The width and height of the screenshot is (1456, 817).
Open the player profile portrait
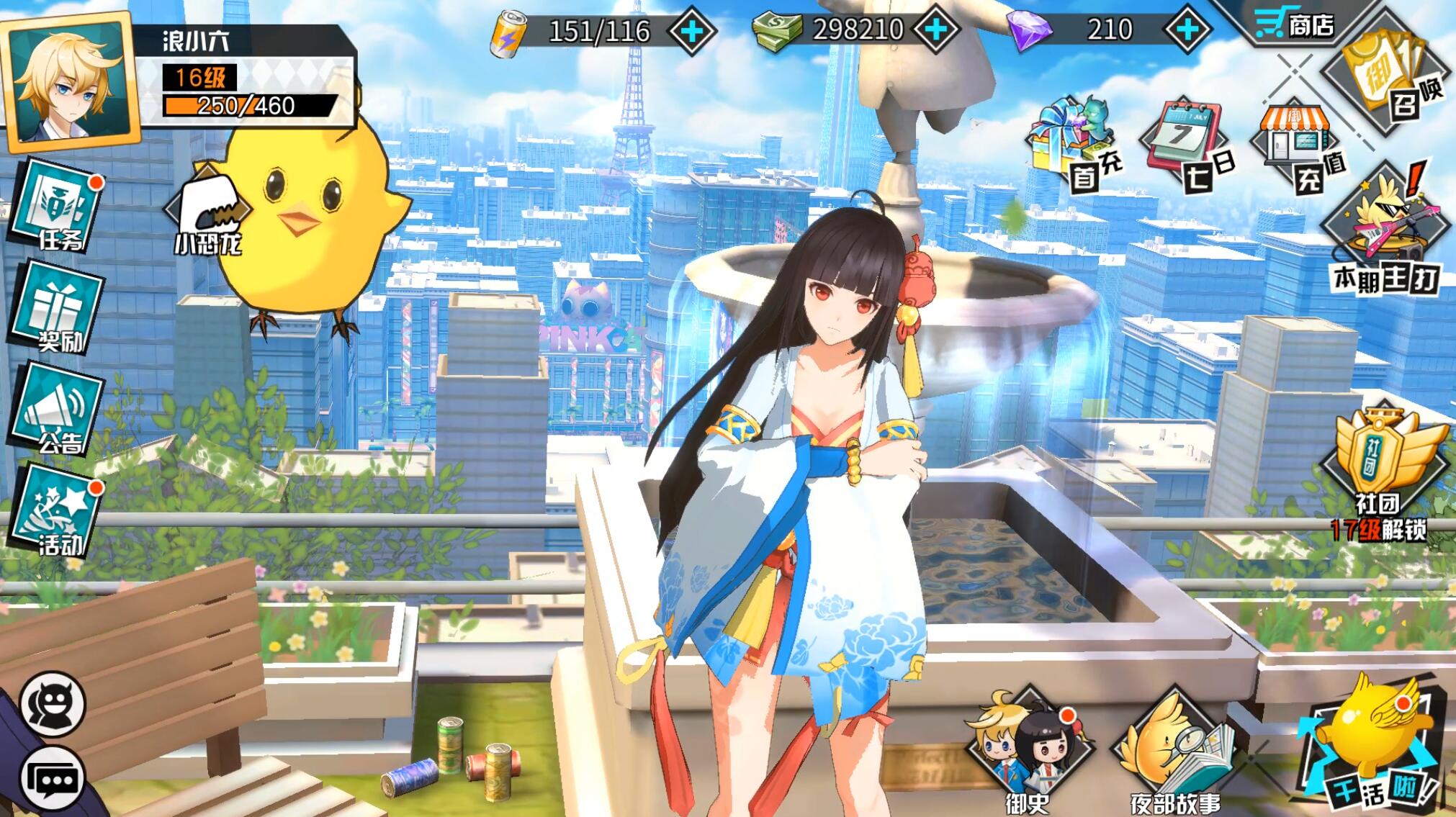pos(68,83)
